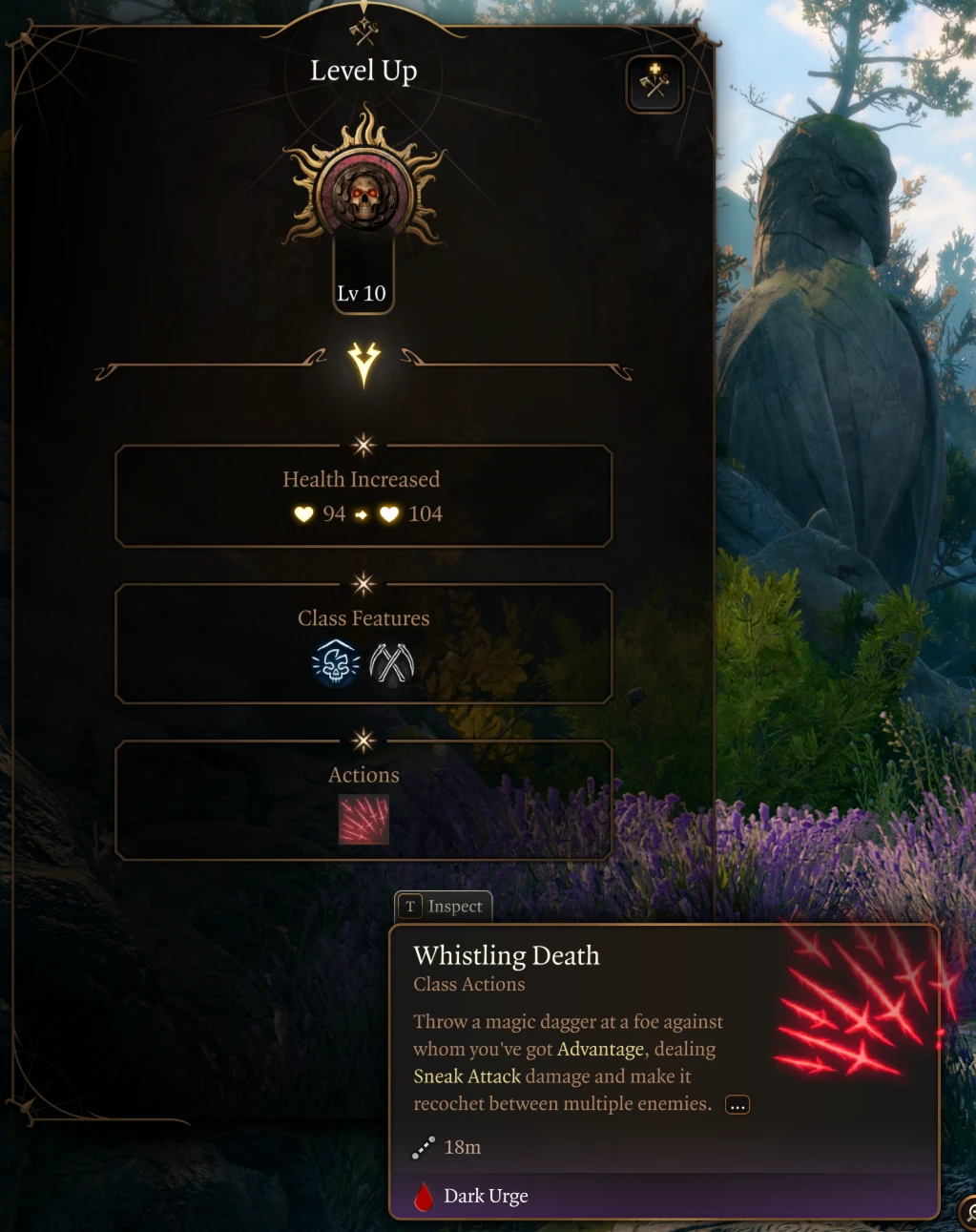
Task: Select the blue skull class feature icon
Action: pos(336,663)
